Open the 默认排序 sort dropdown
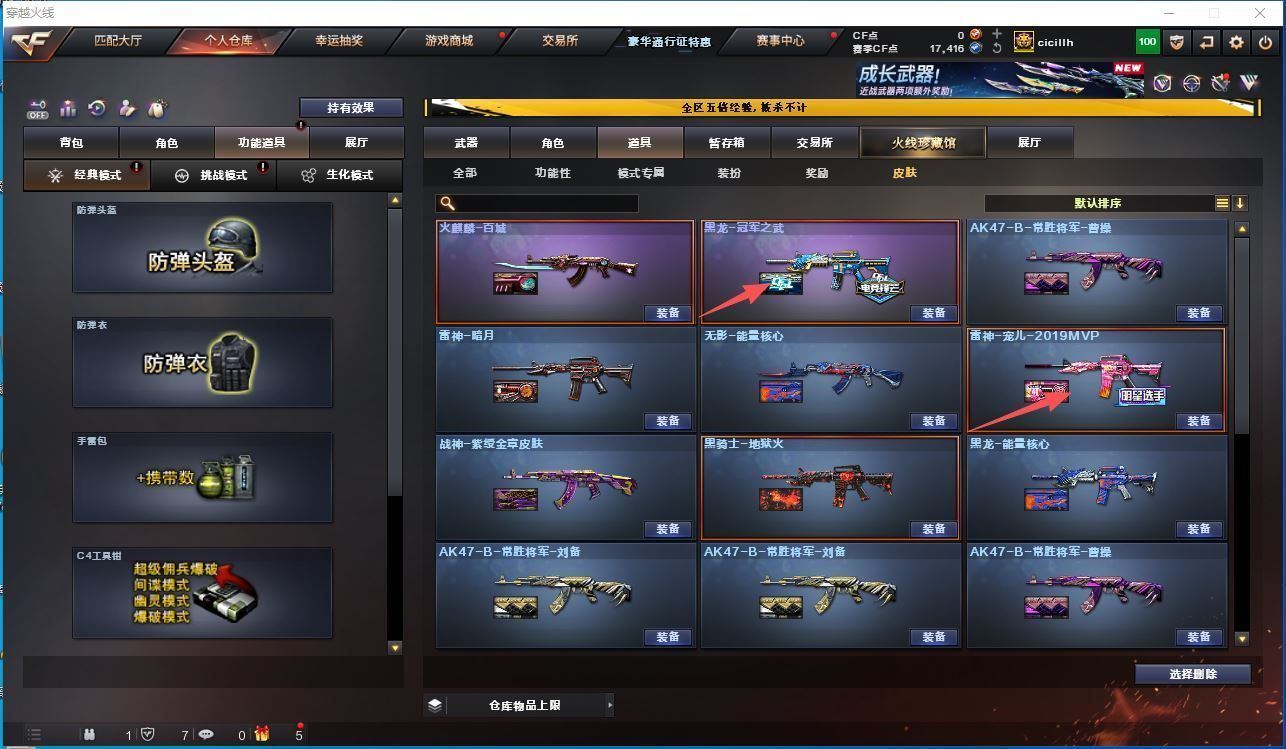Screen dimensions: 1286x749 1098,203
